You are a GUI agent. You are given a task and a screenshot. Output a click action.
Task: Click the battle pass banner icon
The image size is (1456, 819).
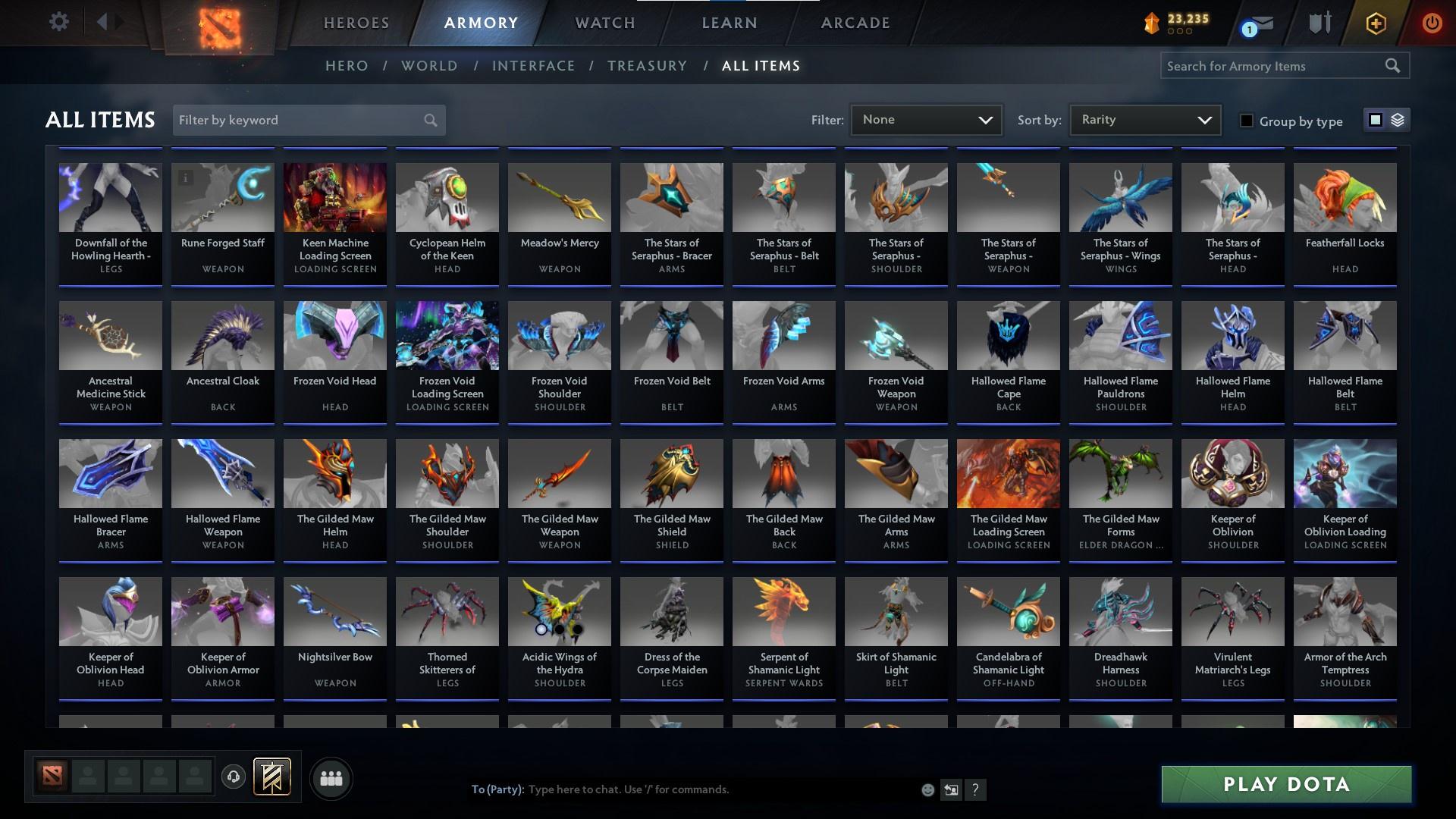[273, 777]
